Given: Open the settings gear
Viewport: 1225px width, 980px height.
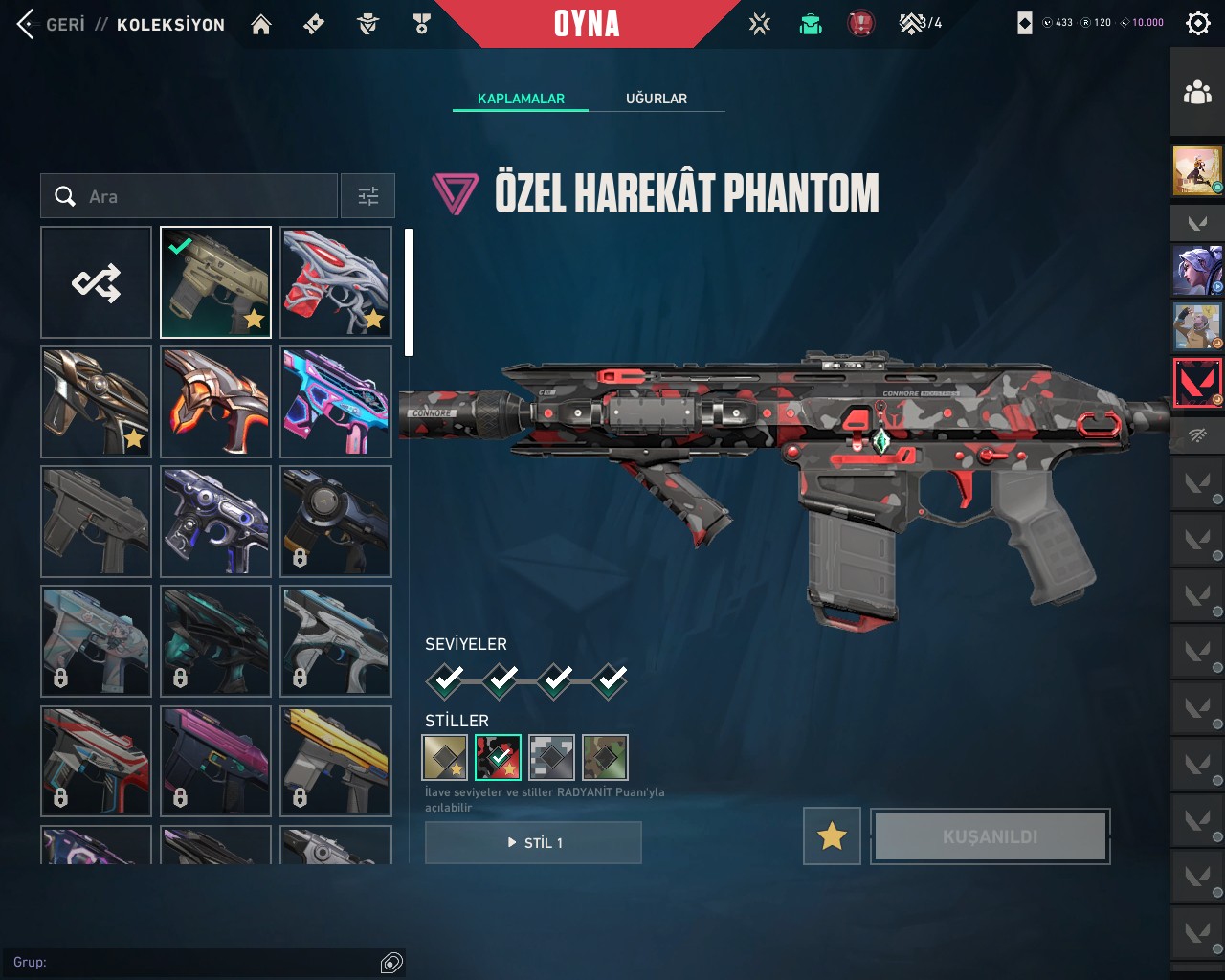Looking at the screenshot, I should click(1197, 23).
